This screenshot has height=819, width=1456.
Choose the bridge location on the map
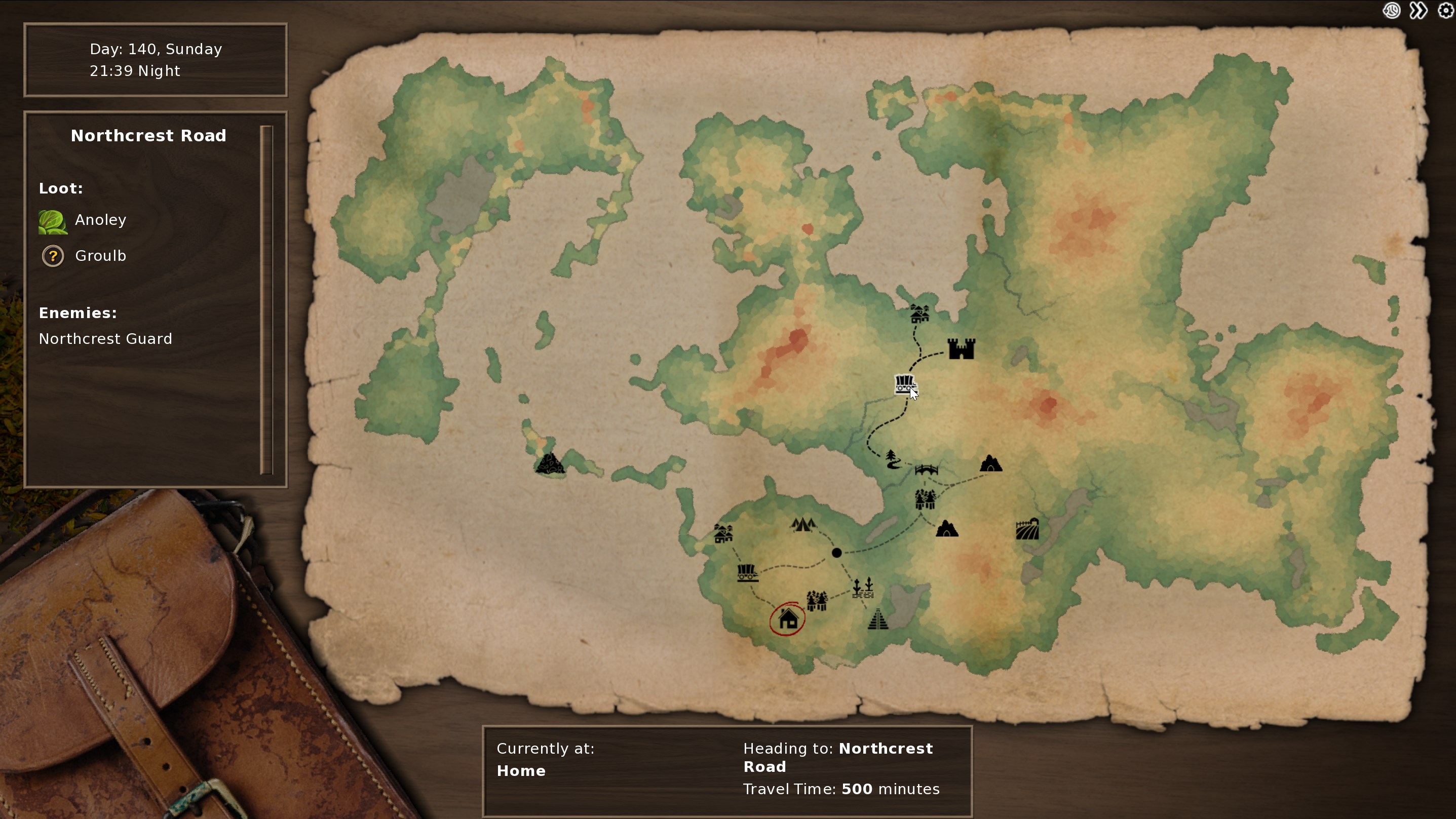[x=927, y=470]
